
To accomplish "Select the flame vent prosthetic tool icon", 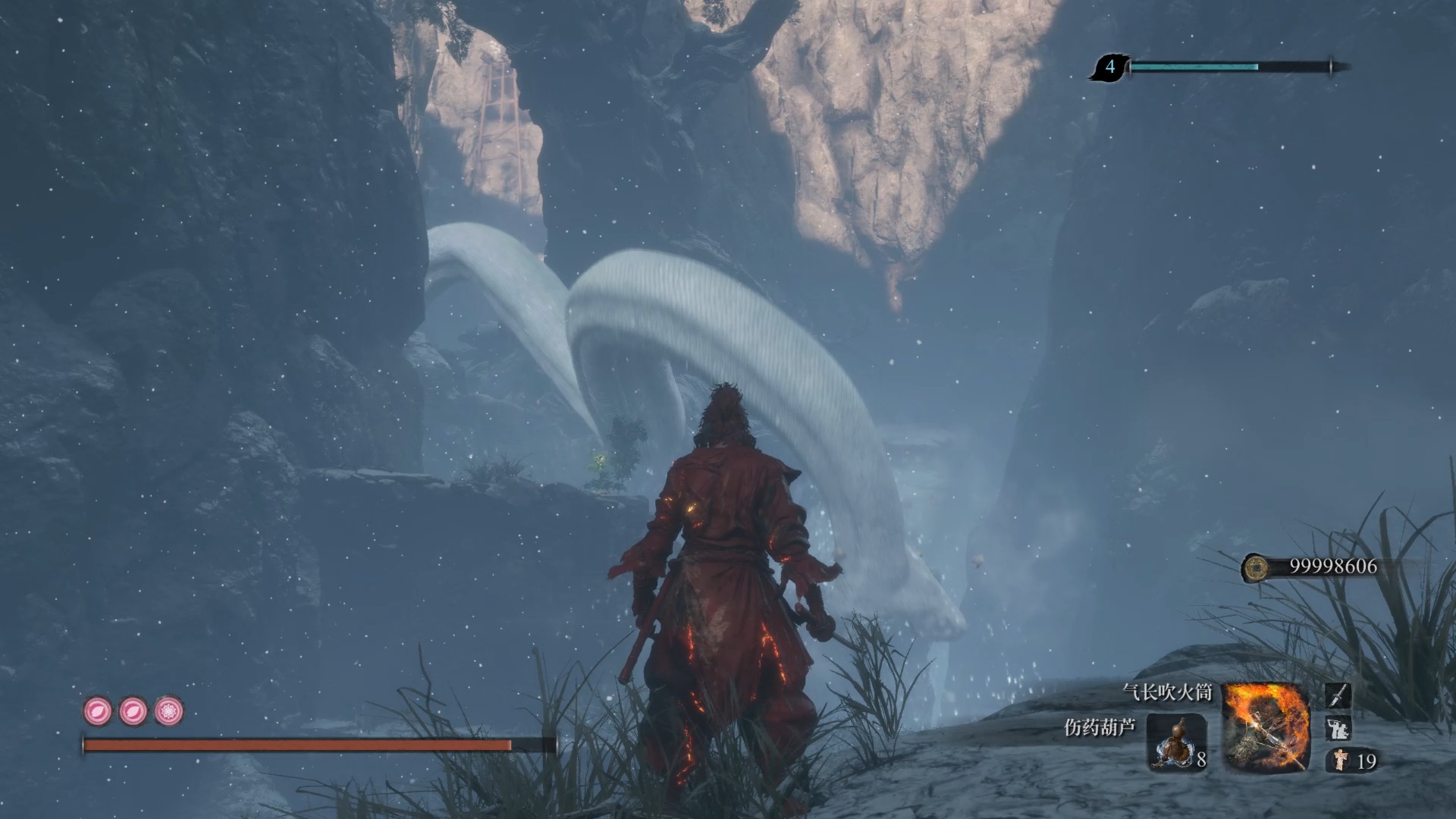I will [x=1266, y=726].
